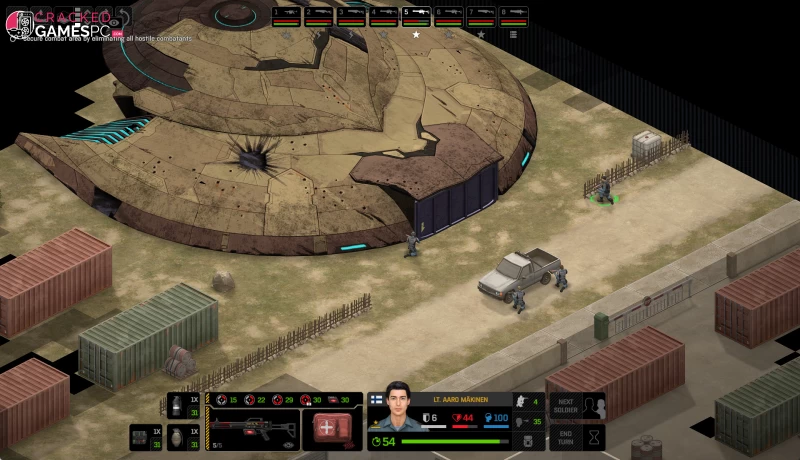The height and width of the screenshot is (460, 800).
Task: Select the lower frag grenade slot
Action: coord(180,437)
